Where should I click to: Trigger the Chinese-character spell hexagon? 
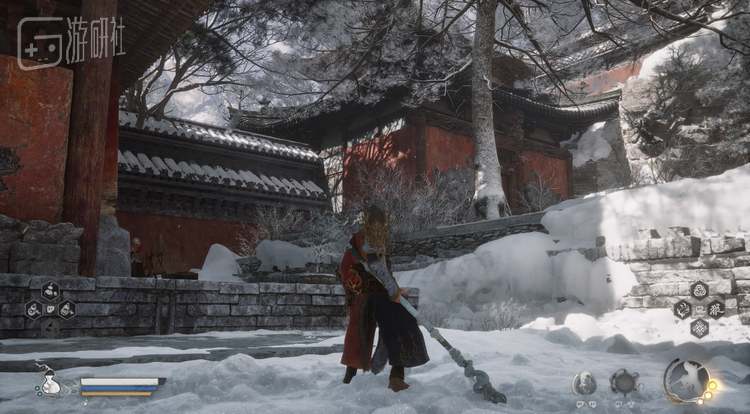pos(717,309)
